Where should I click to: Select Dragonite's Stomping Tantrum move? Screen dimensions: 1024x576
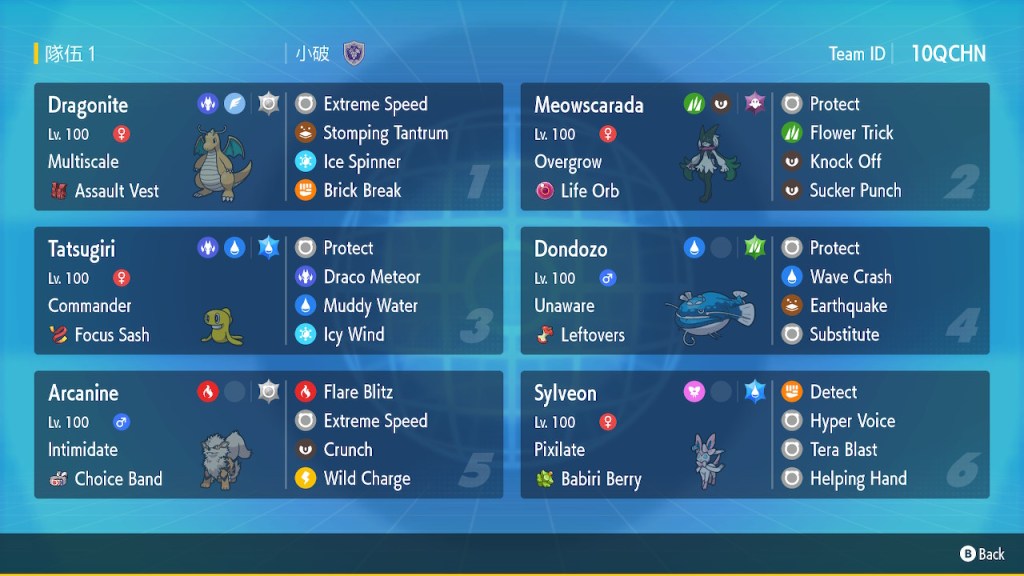(385, 133)
